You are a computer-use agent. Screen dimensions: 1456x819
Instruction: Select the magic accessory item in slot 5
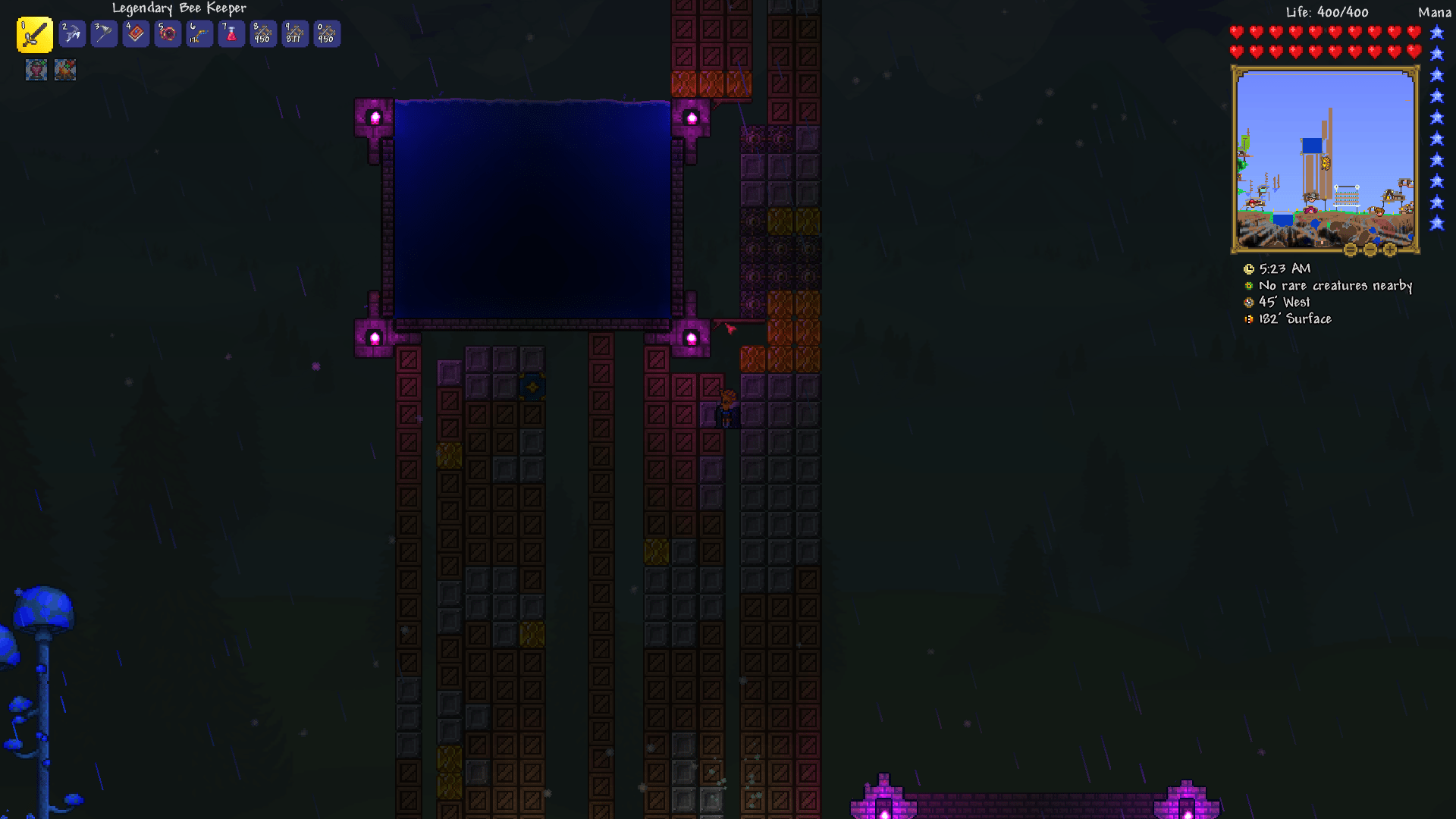(168, 34)
